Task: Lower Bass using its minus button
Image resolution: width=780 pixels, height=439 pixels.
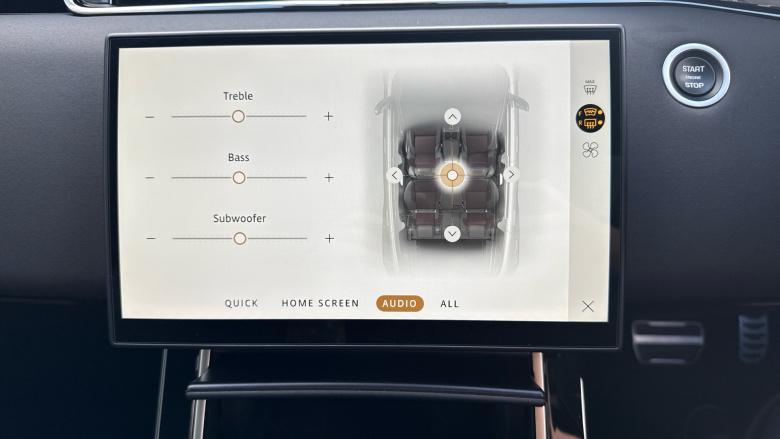Action: click(150, 178)
